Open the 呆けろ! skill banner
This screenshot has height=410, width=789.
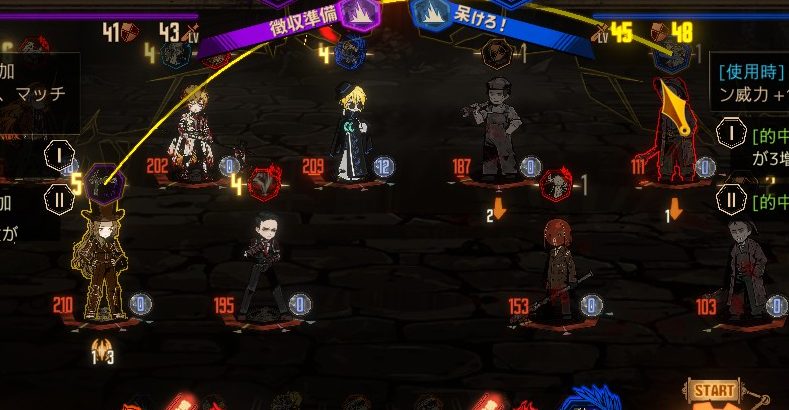click(x=470, y=18)
